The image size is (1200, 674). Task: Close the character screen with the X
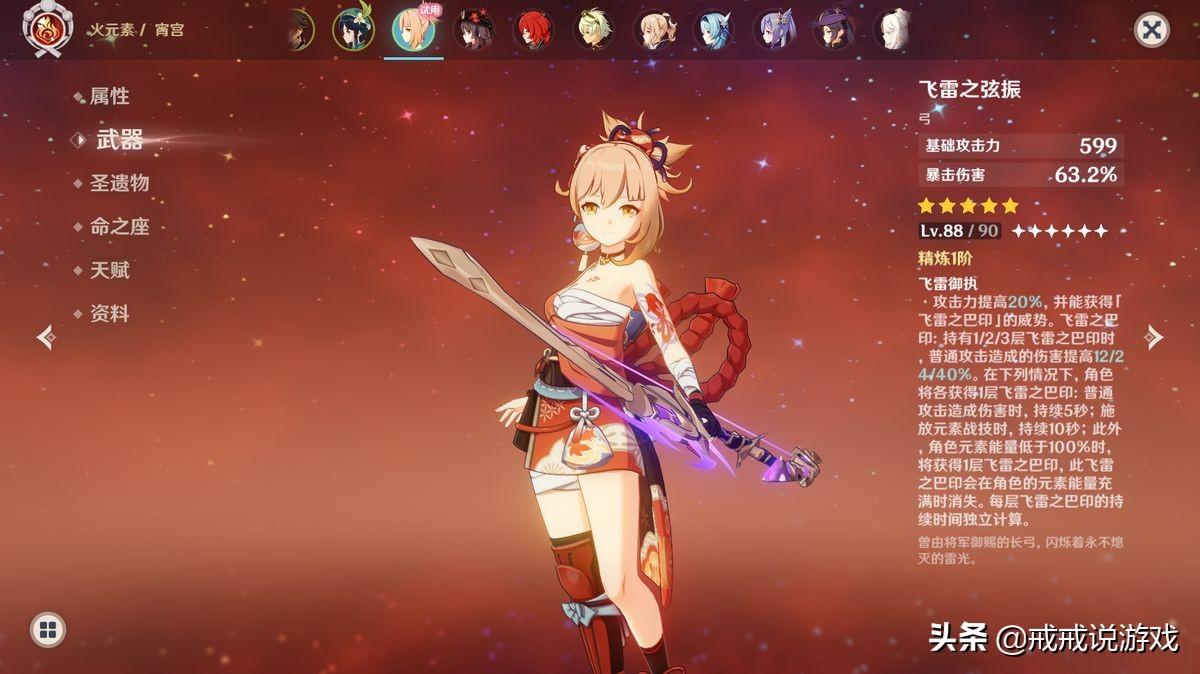click(x=1152, y=29)
